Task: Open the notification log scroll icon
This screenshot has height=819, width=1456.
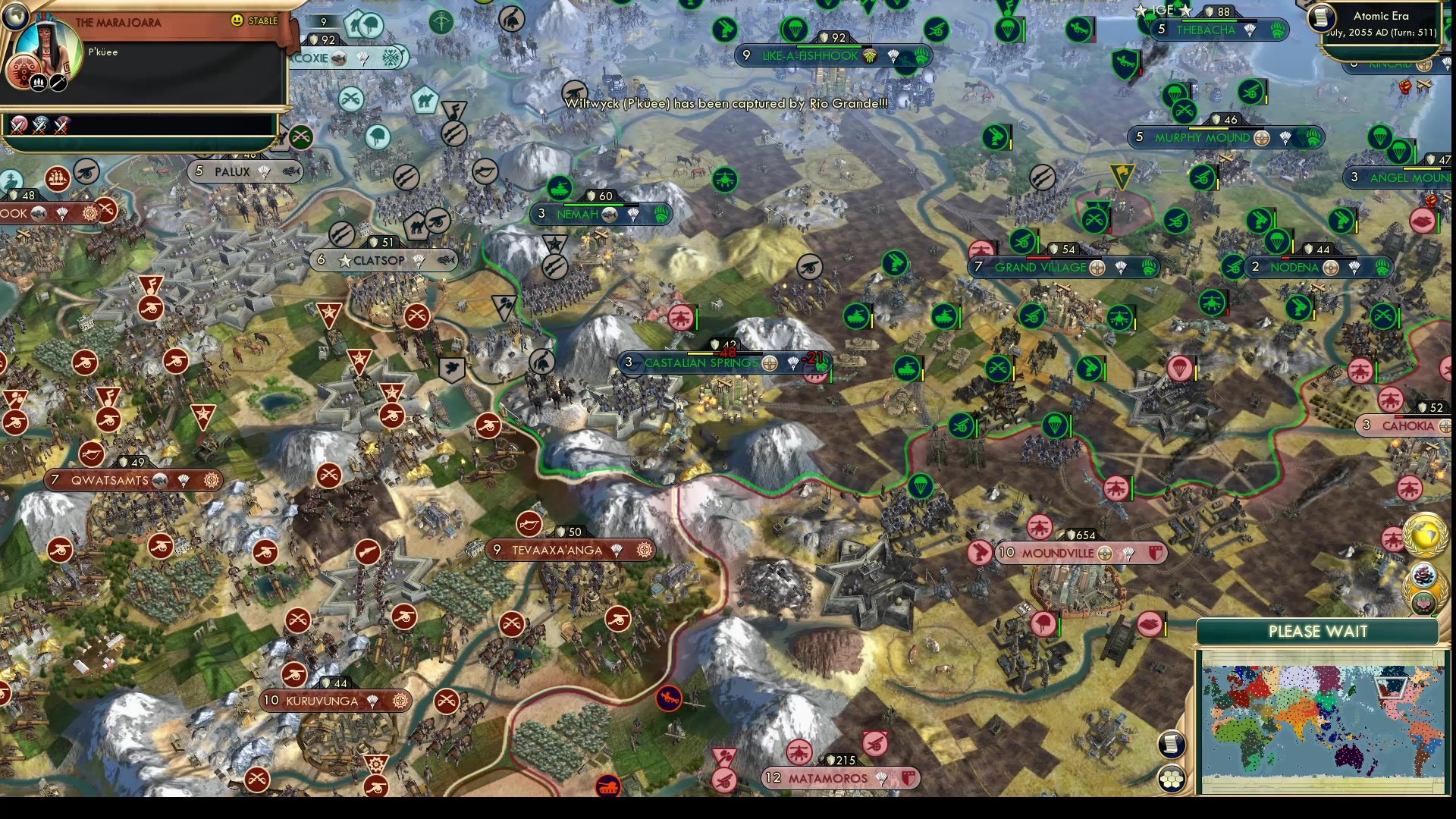Action: (1172, 744)
